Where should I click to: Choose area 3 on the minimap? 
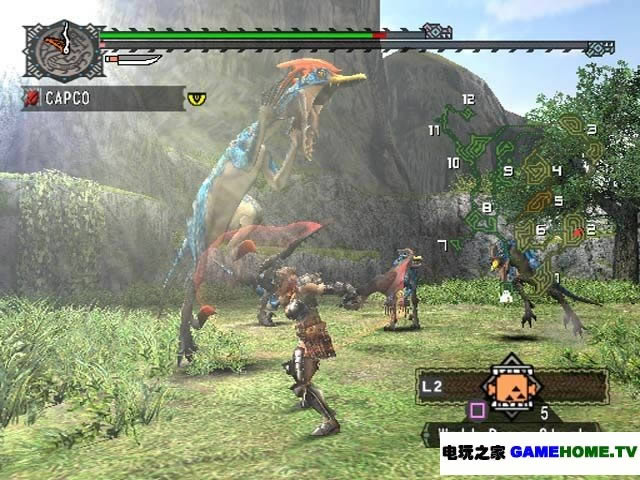[x=592, y=130]
